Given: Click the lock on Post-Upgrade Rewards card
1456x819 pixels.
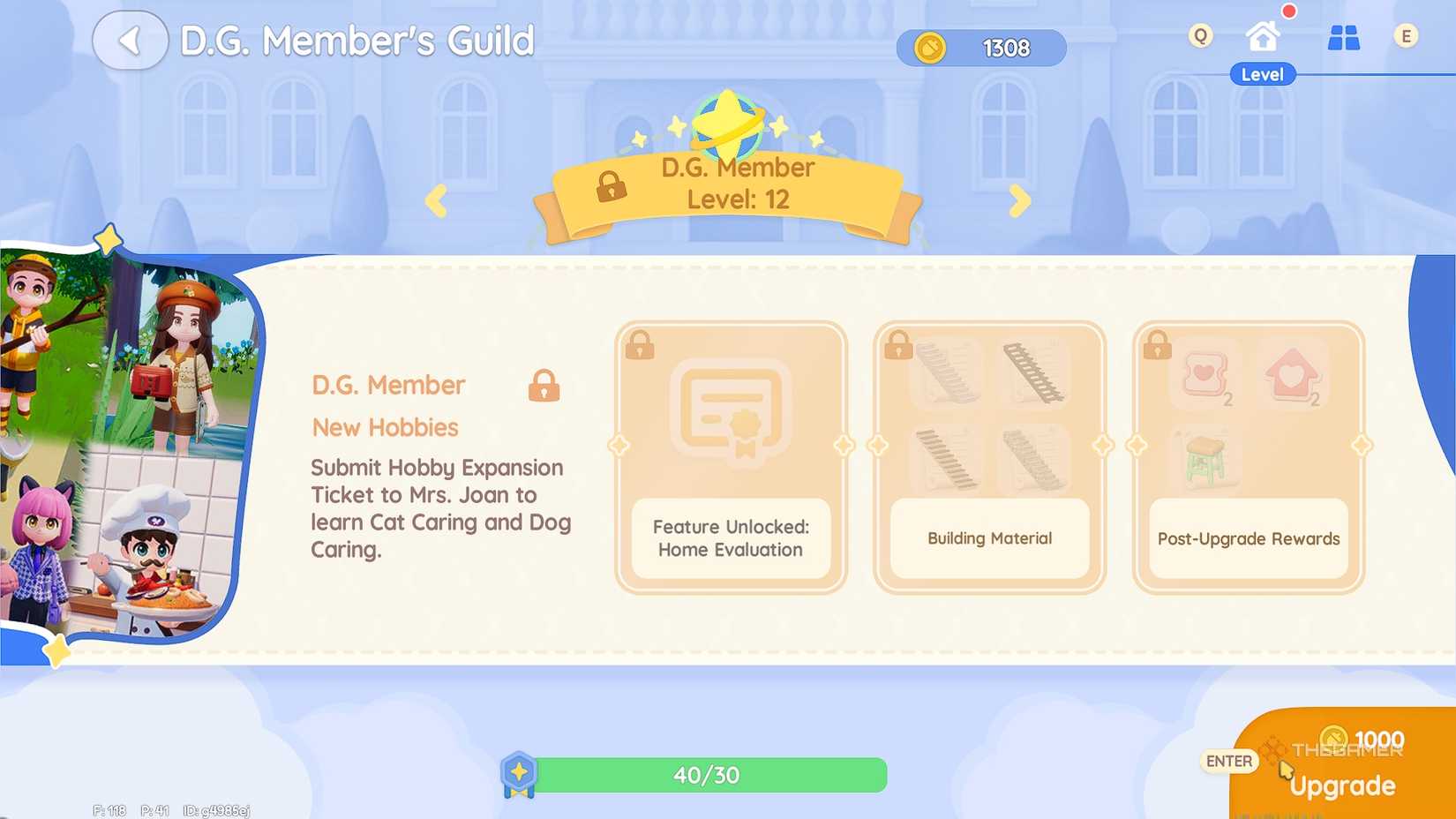Looking at the screenshot, I should [1157, 345].
